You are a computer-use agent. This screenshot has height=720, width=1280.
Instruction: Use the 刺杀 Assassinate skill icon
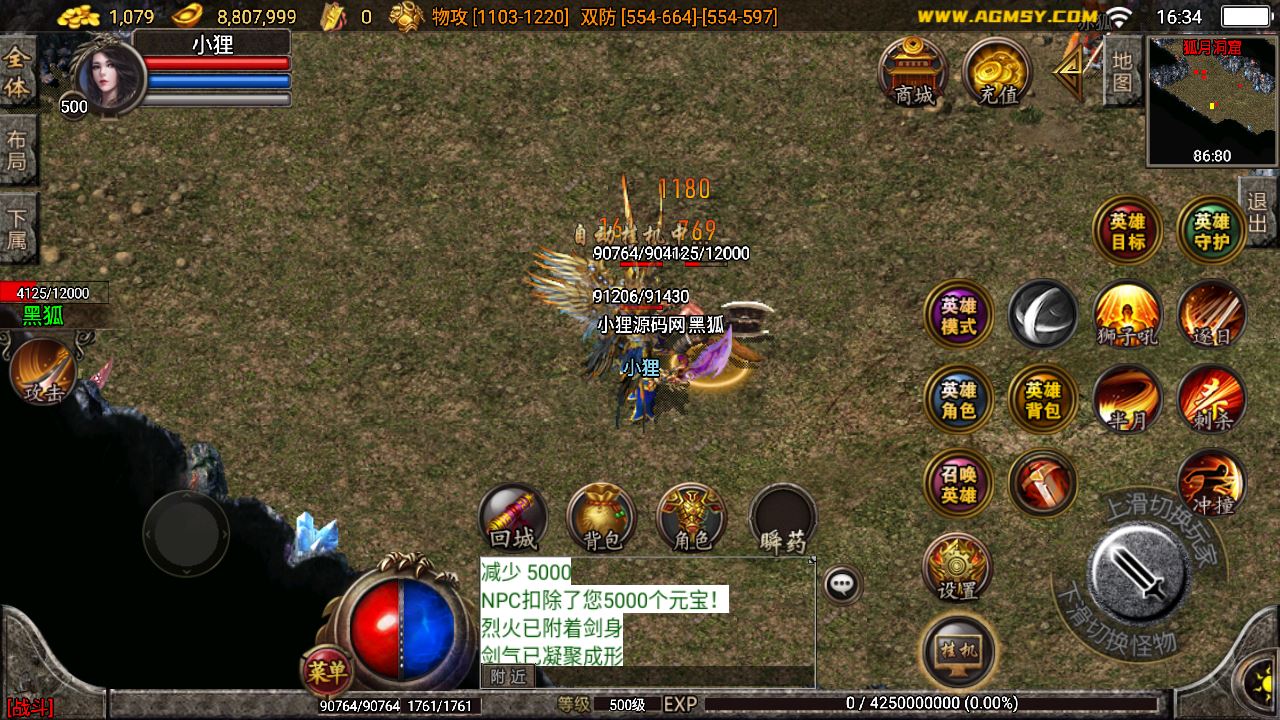click(x=1211, y=399)
